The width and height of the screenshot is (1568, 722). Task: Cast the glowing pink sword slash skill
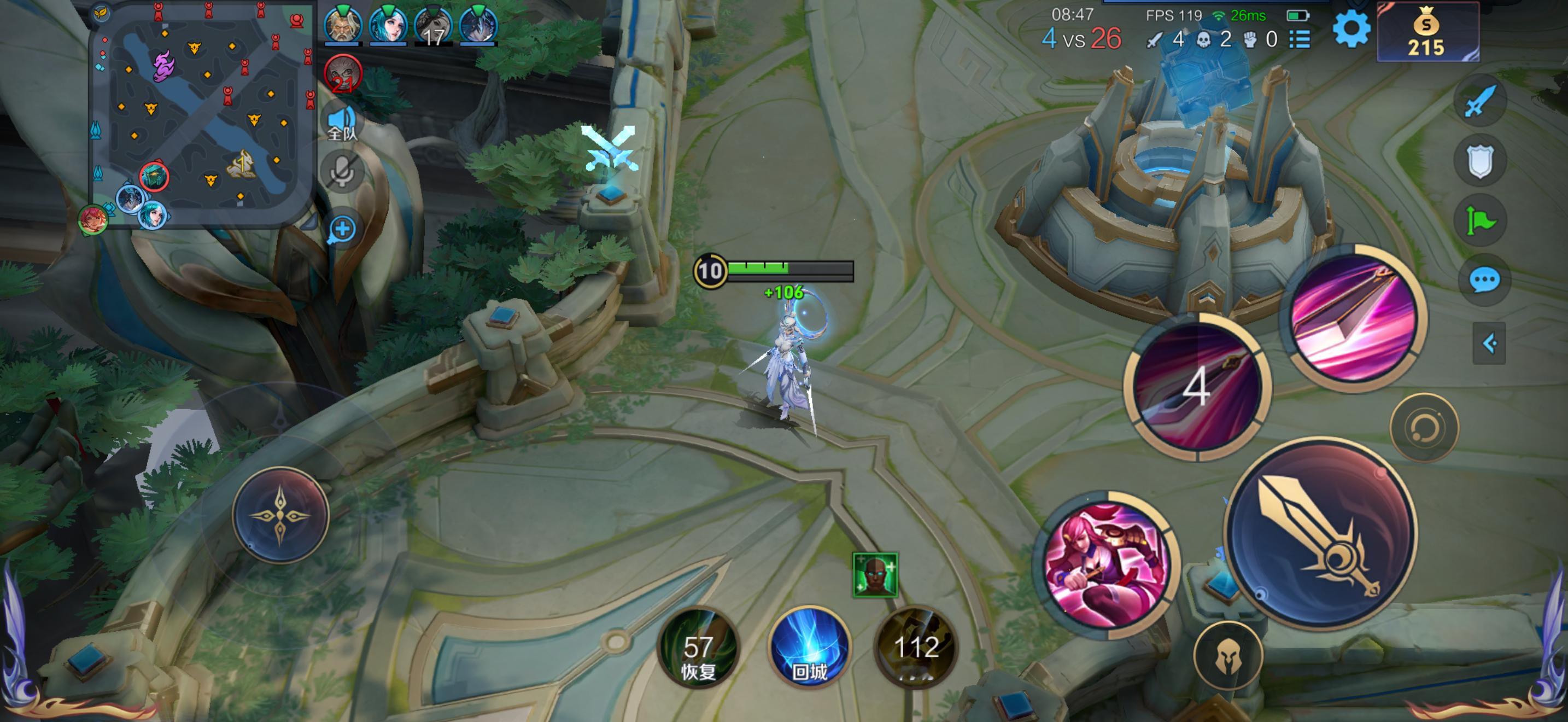point(1354,318)
